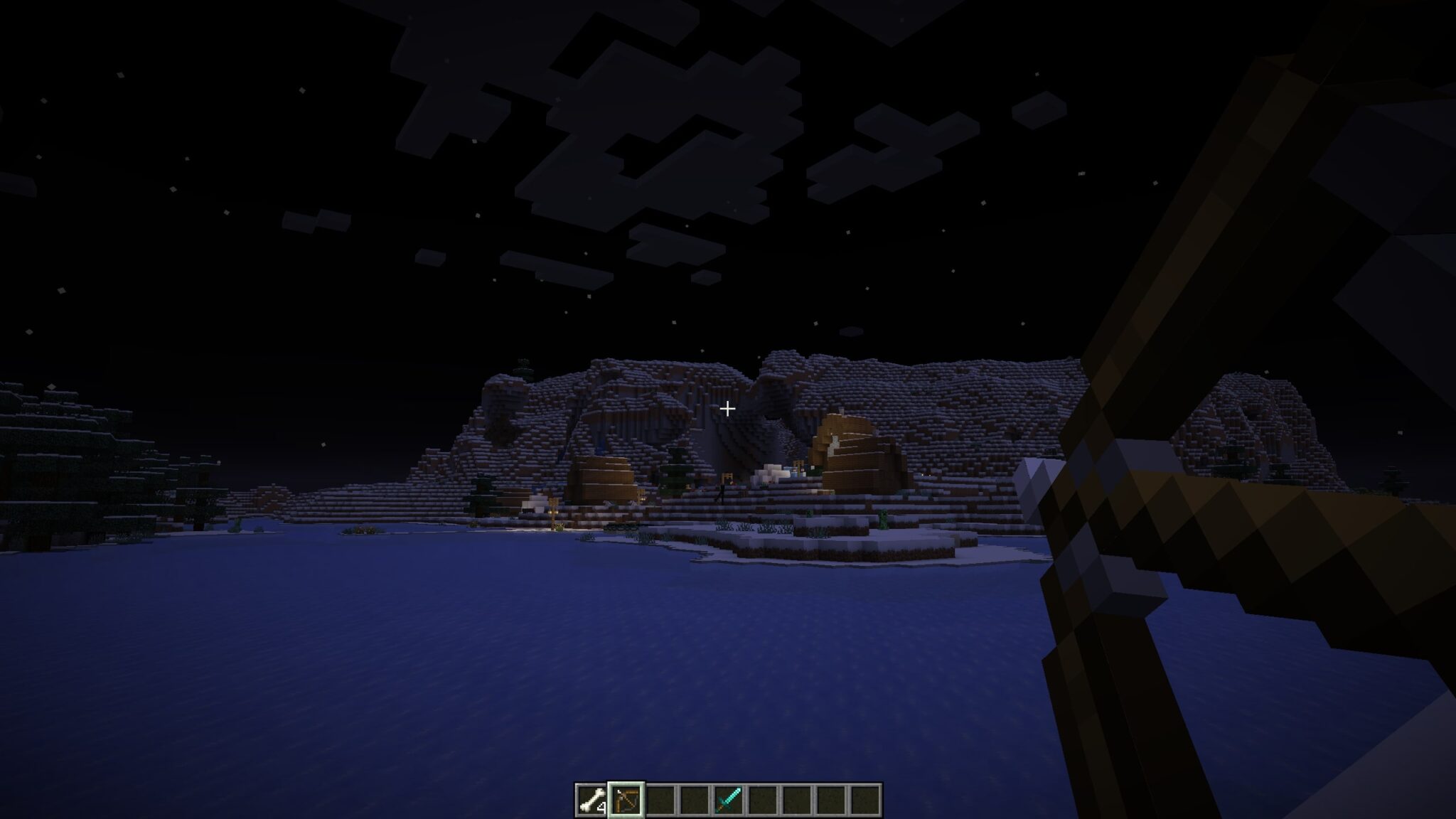Image resolution: width=1456 pixels, height=819 pixels.
Task: Choose the bow in the hotbar
Action: [626, 801]
